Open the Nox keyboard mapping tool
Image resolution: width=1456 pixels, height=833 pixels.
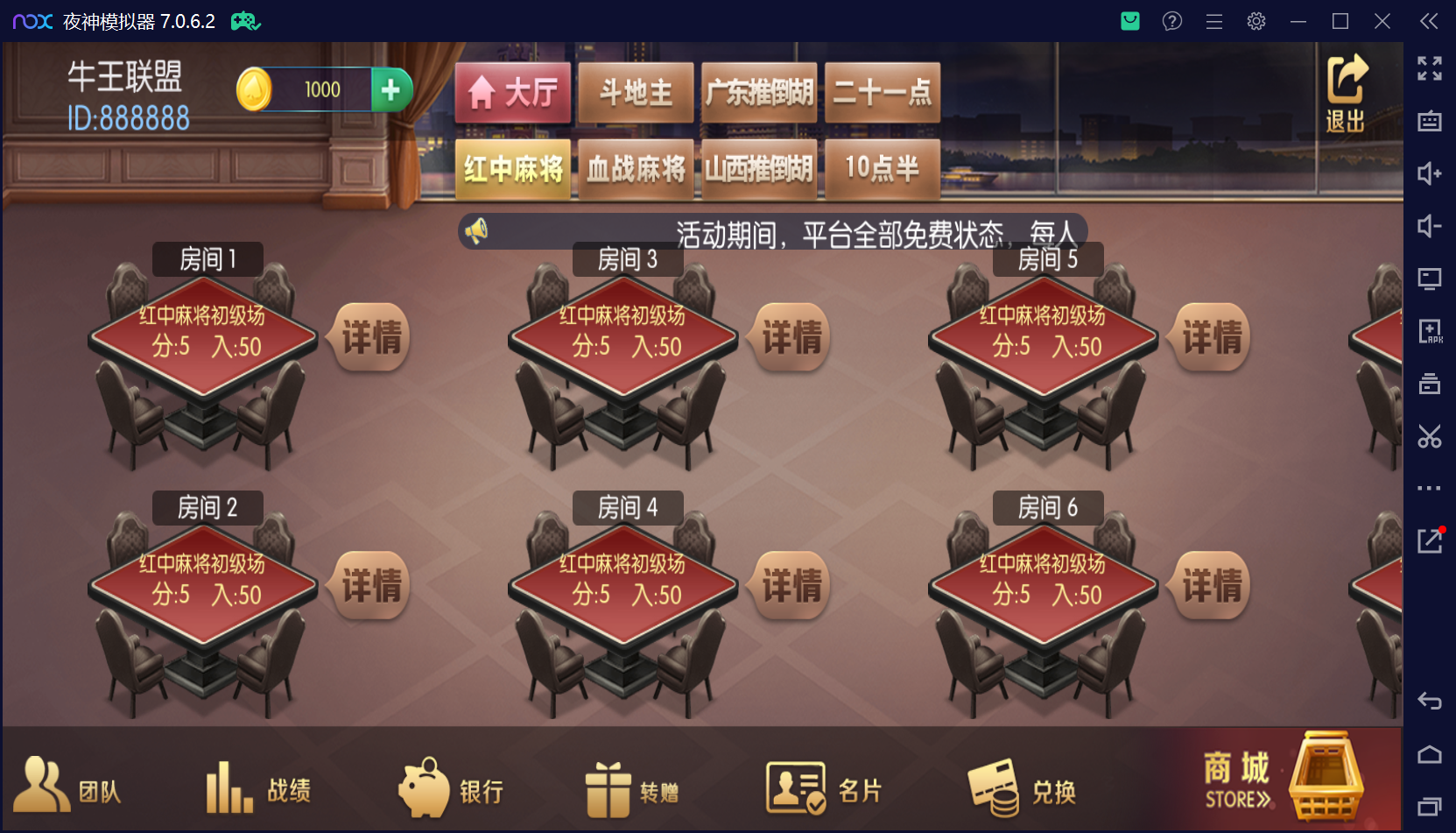1431,123
